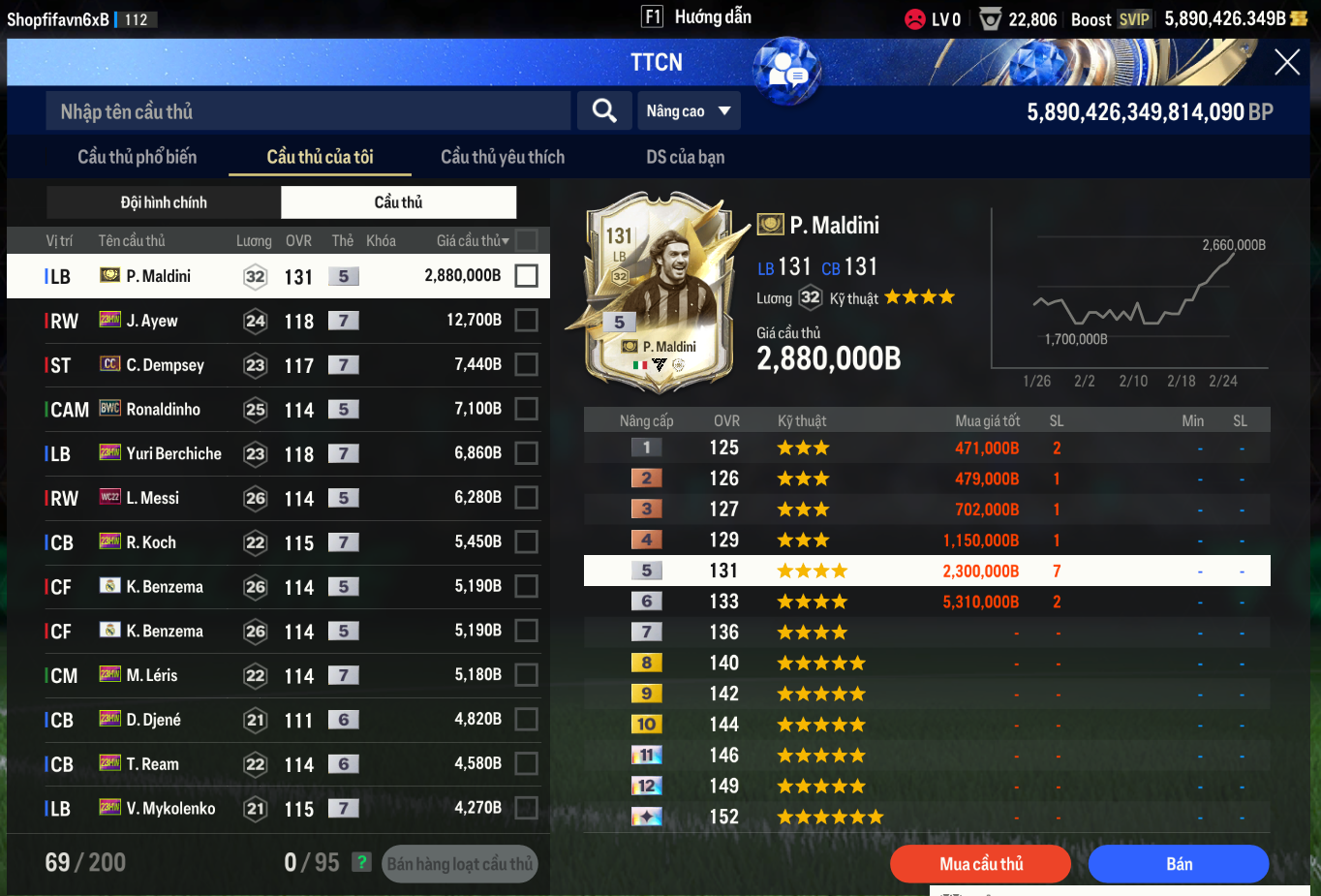This screenshot has width=1321, height=896.
Task: Click the magnifying glass search button
Action: 604,111
